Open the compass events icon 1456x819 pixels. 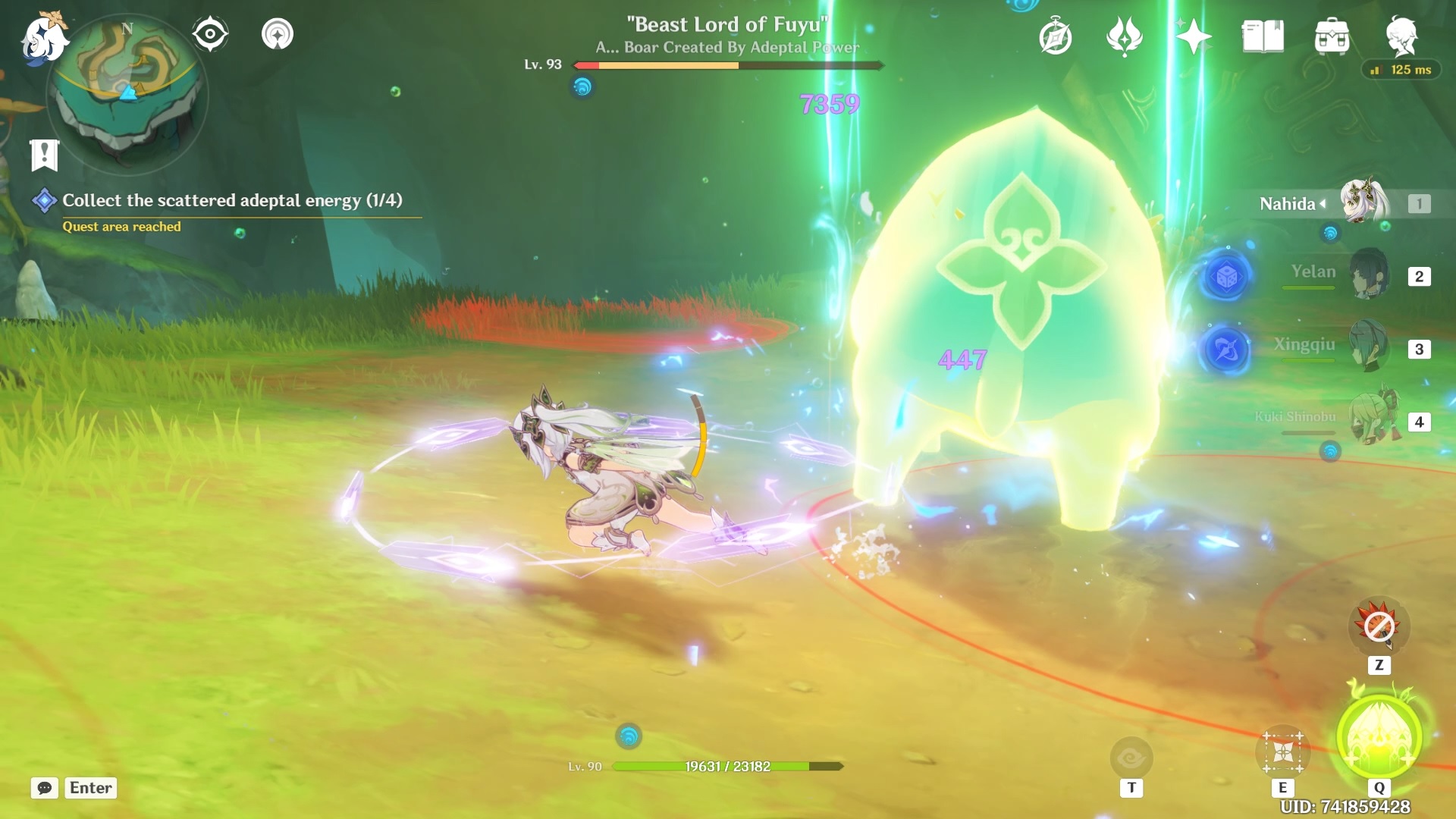pyautogui.click(x=1055, y=36)
